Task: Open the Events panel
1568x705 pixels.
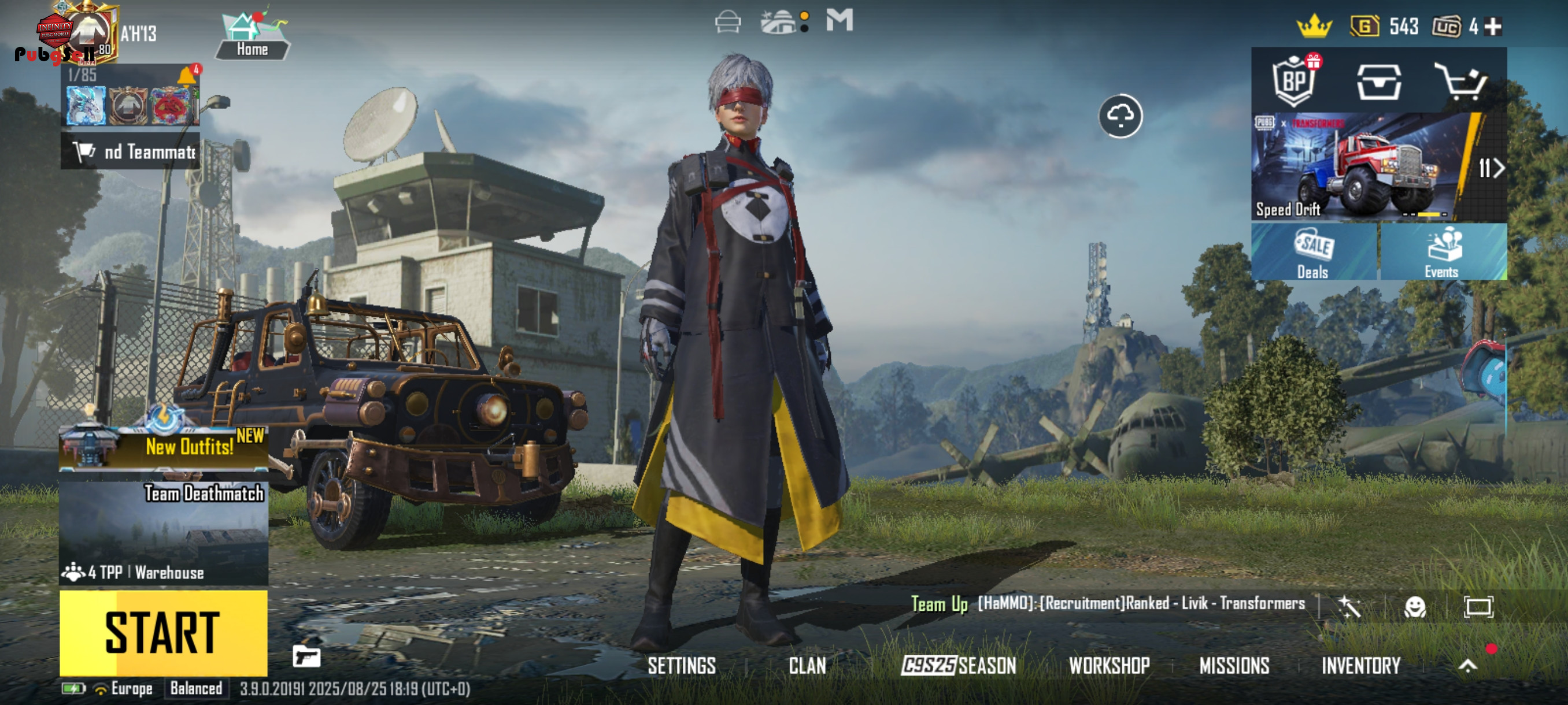Action: pyautogui.click(x=1443, y=252)
